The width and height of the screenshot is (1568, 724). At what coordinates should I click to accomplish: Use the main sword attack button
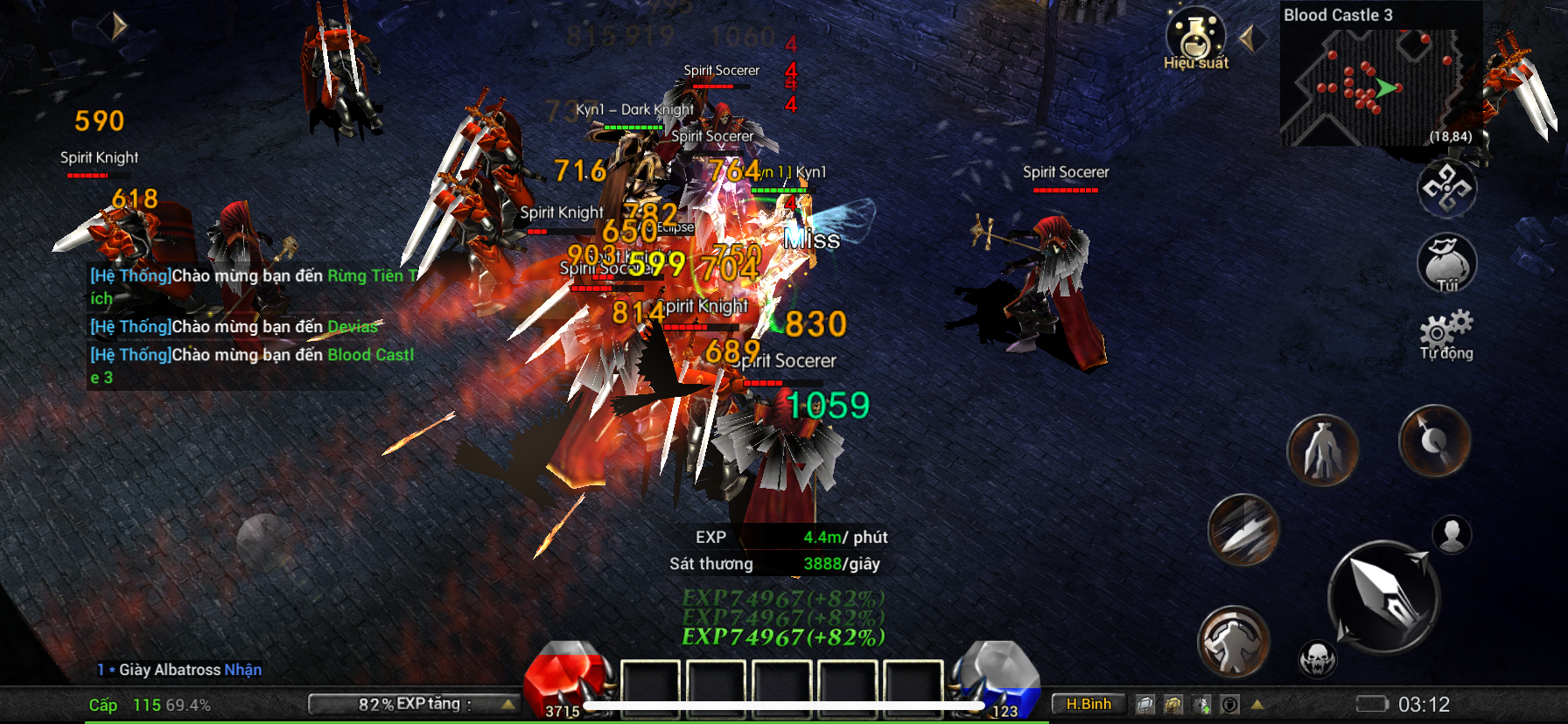pyautogui.click(x=1383, y=598)
